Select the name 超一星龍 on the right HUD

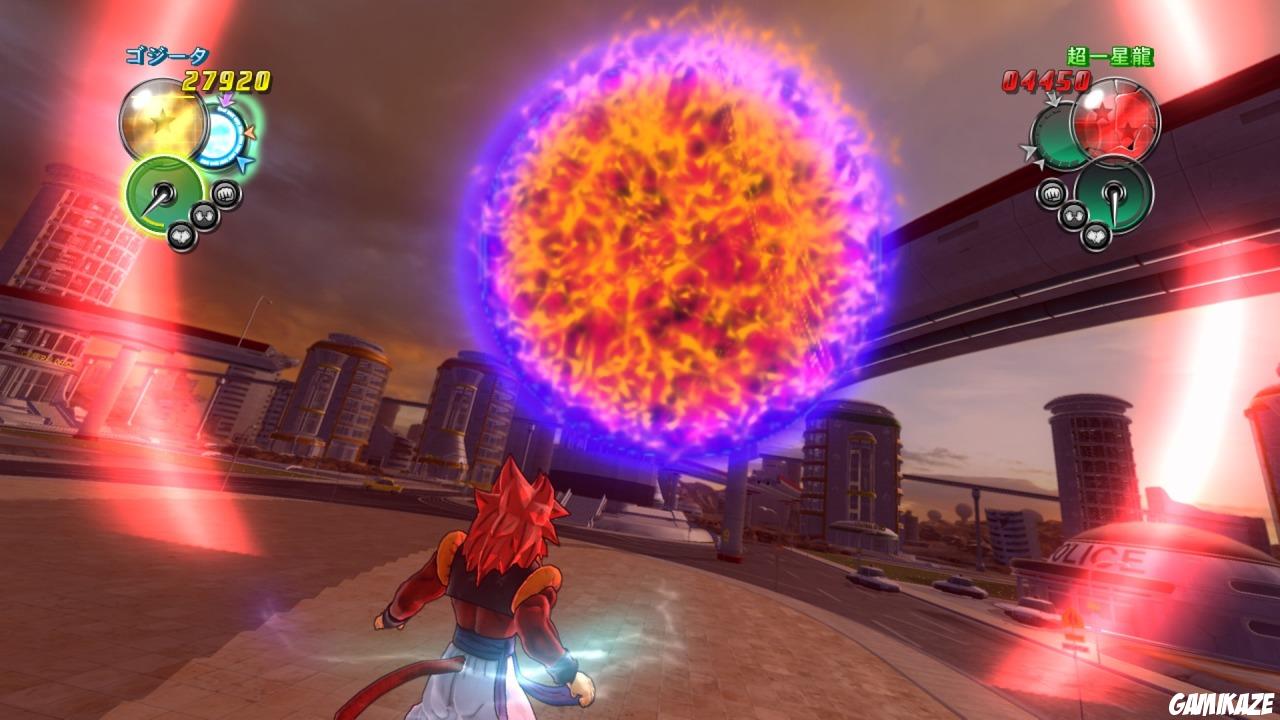click(x=1110, y=55)
